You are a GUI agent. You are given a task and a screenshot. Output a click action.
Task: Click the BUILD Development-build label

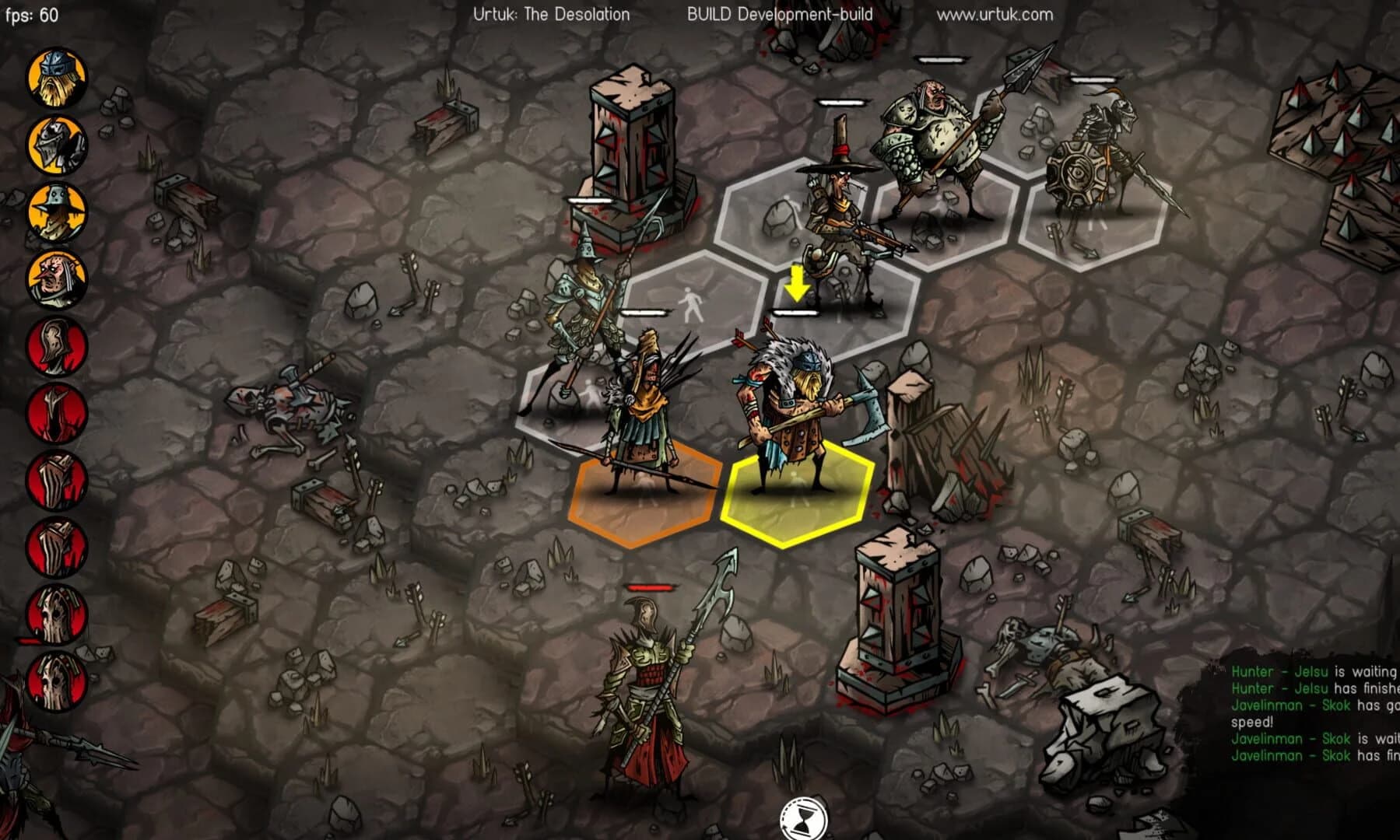tap(780, 13)
